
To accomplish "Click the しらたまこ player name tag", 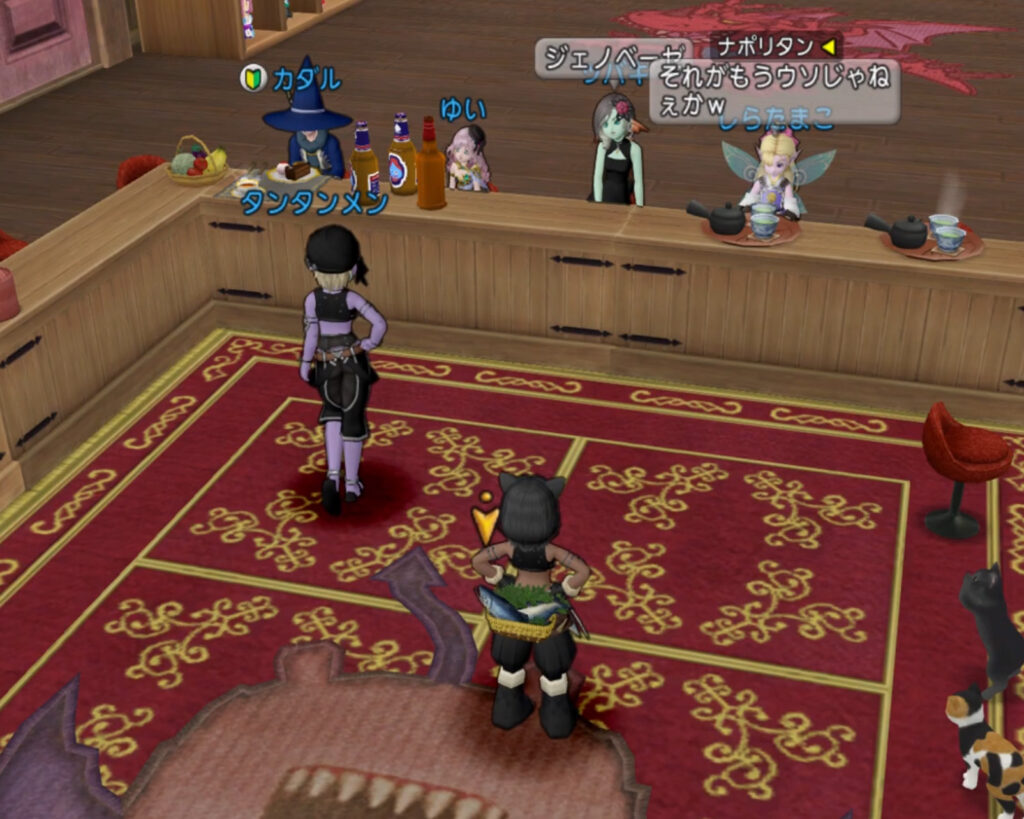I will click(x=775, y=120).
